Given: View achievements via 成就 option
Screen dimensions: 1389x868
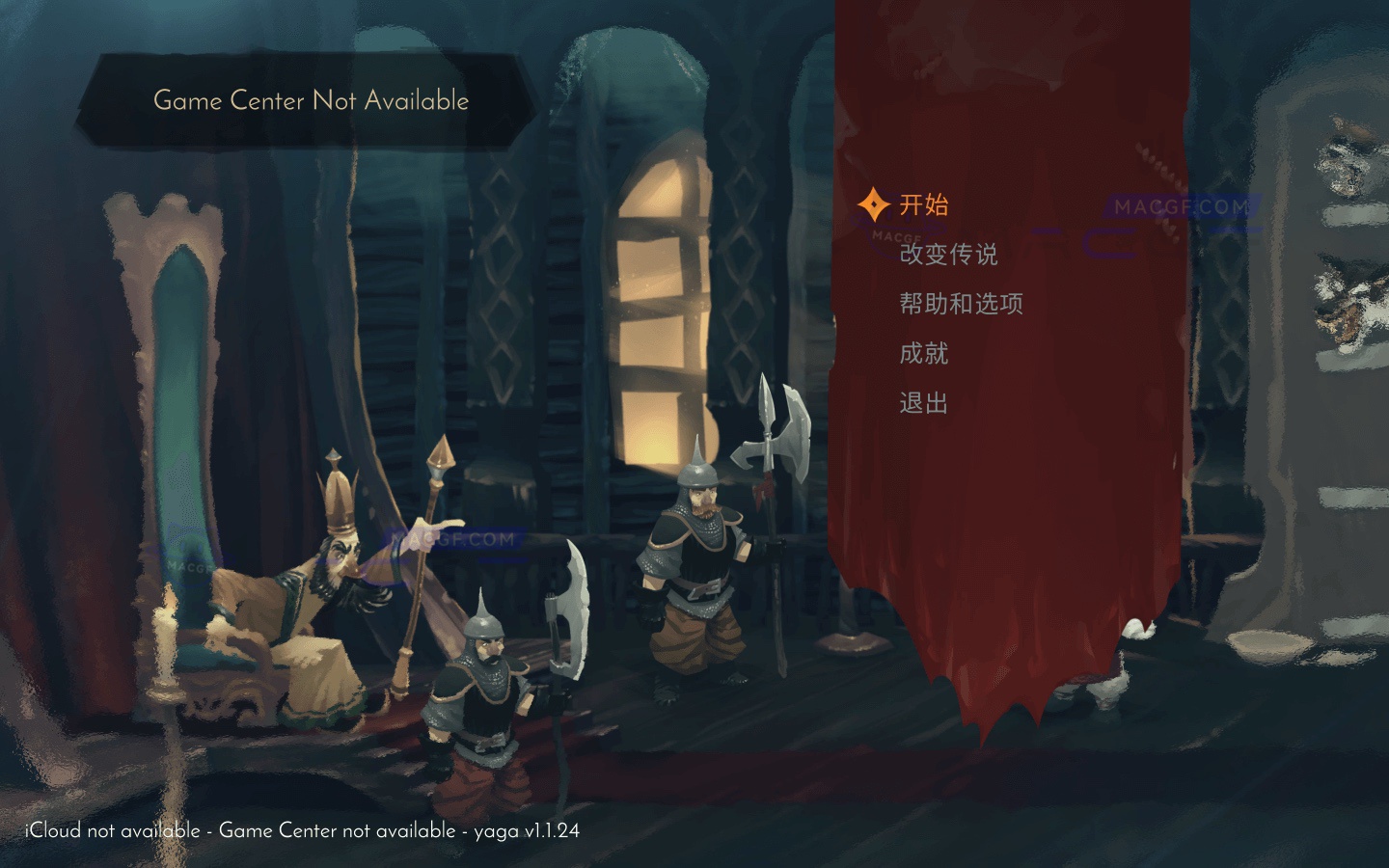Looking at the screenshot, I should (922, 354).
